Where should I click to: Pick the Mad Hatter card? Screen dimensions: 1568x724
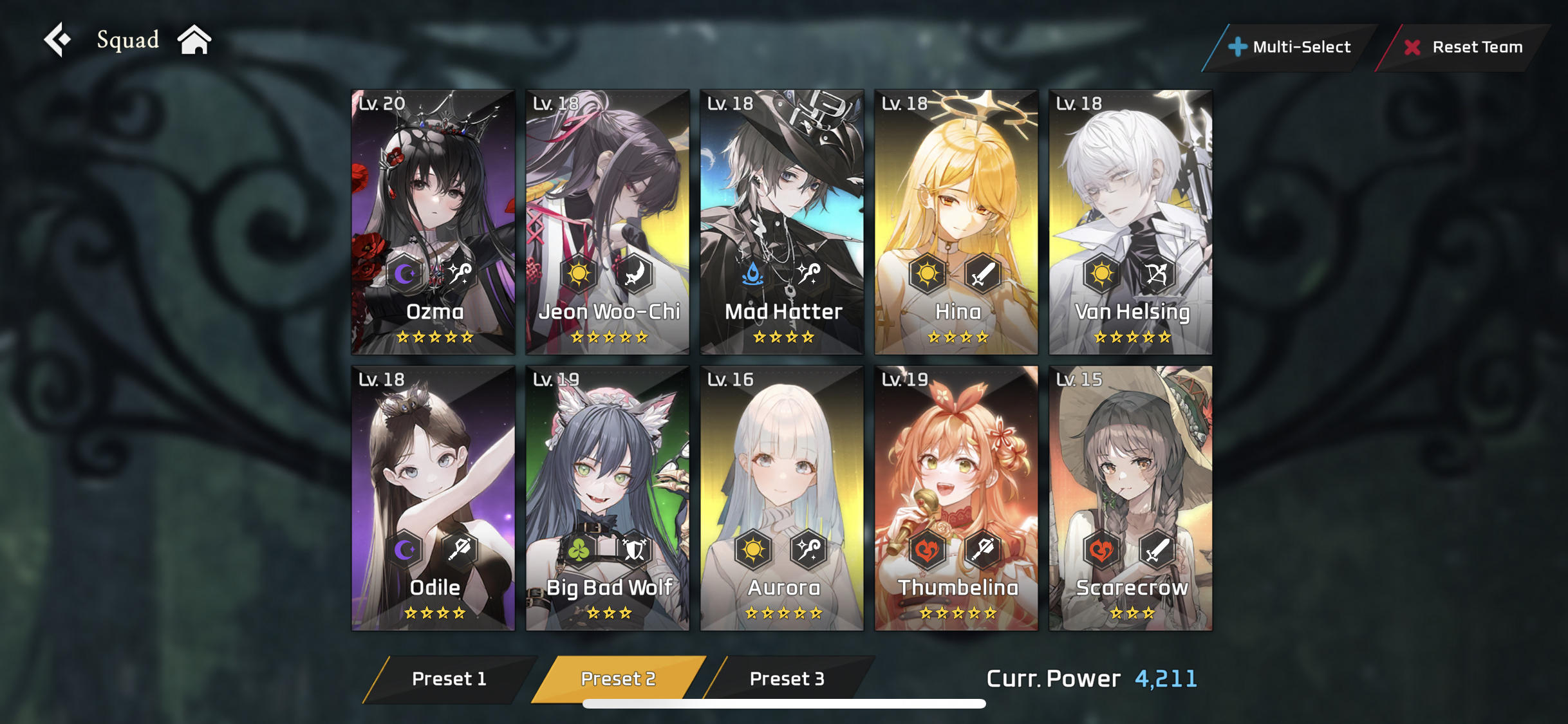[x=782, y=222]
